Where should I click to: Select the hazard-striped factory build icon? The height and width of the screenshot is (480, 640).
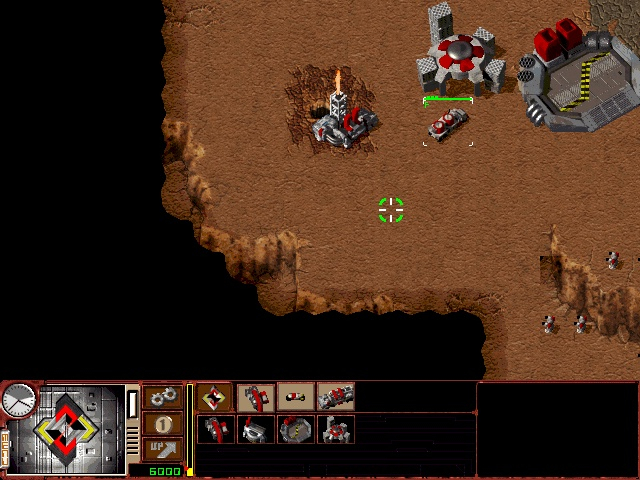point(295,430)
